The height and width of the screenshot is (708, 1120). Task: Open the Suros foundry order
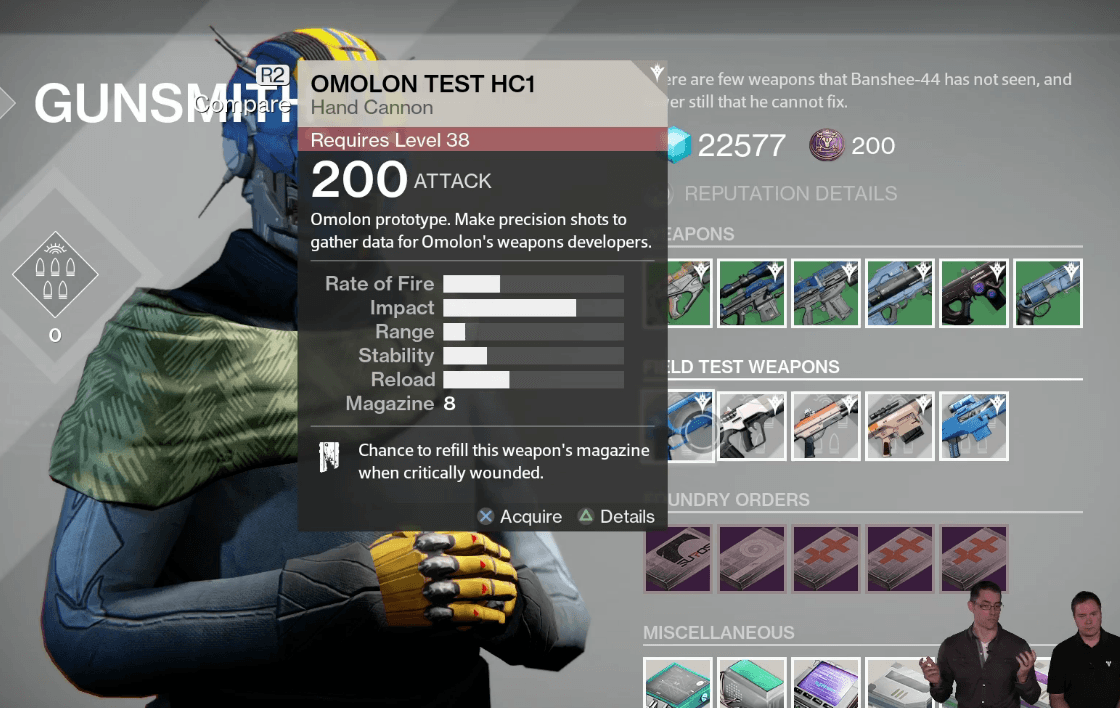coord(678,559)
